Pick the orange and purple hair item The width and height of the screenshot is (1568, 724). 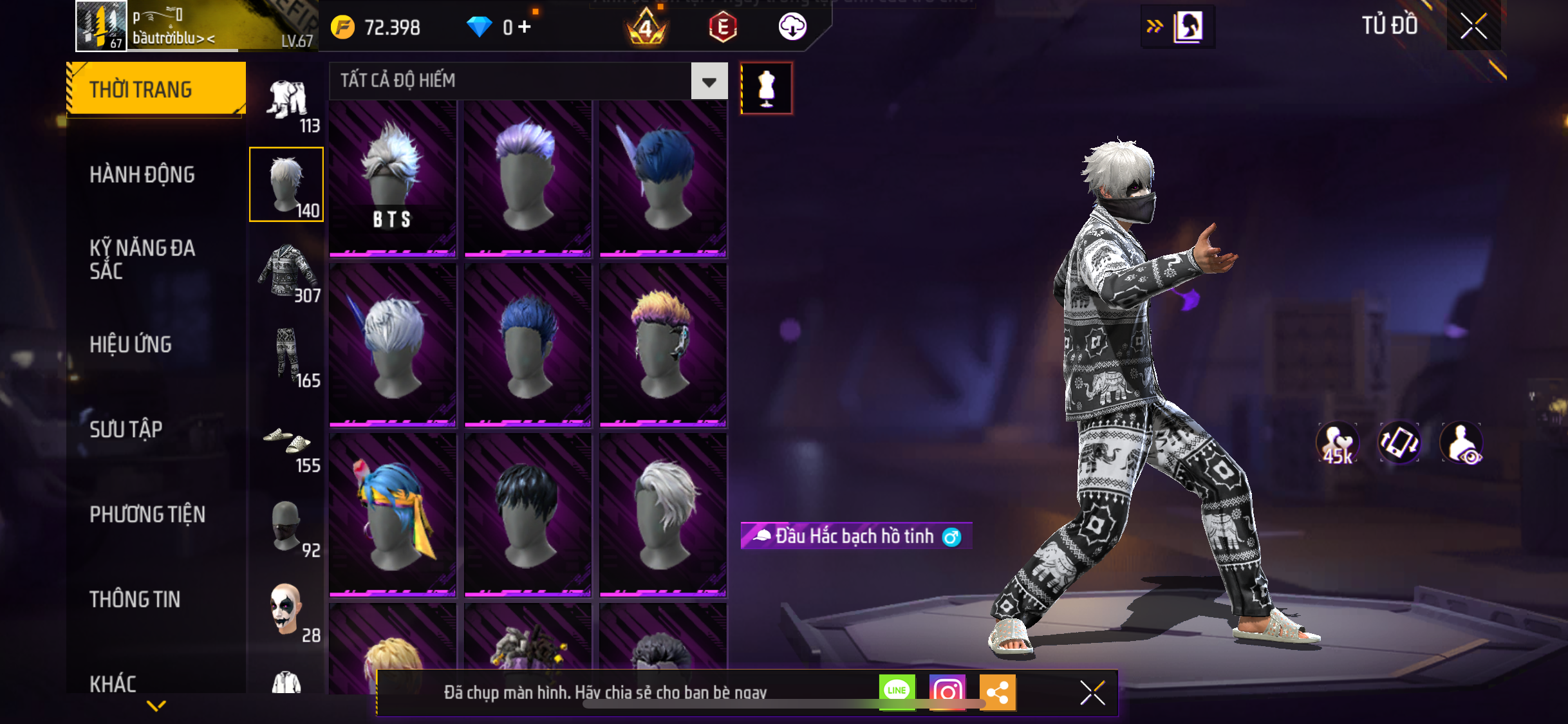click(662, 344)
